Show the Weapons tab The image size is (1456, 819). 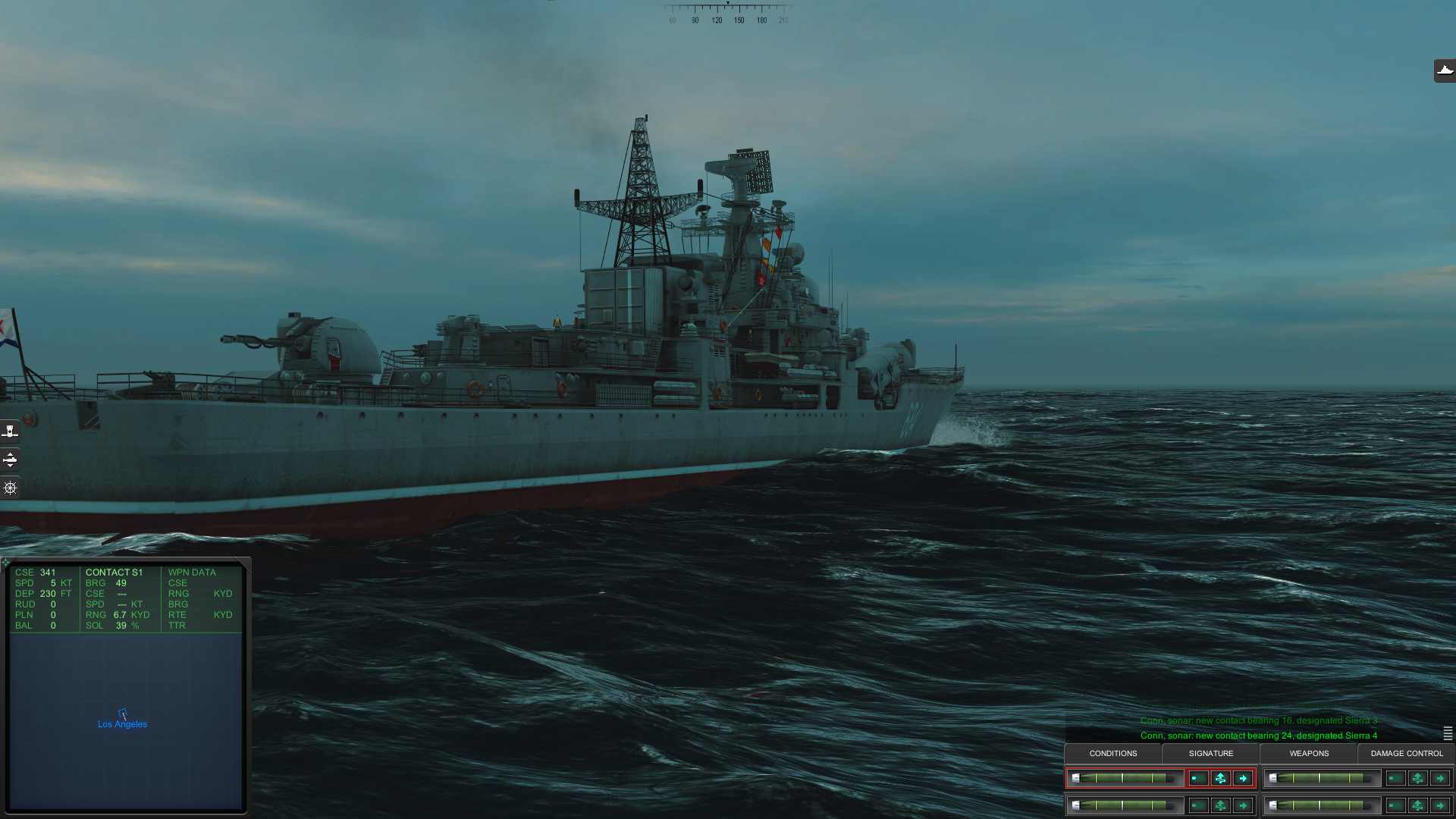(1309, 753)
